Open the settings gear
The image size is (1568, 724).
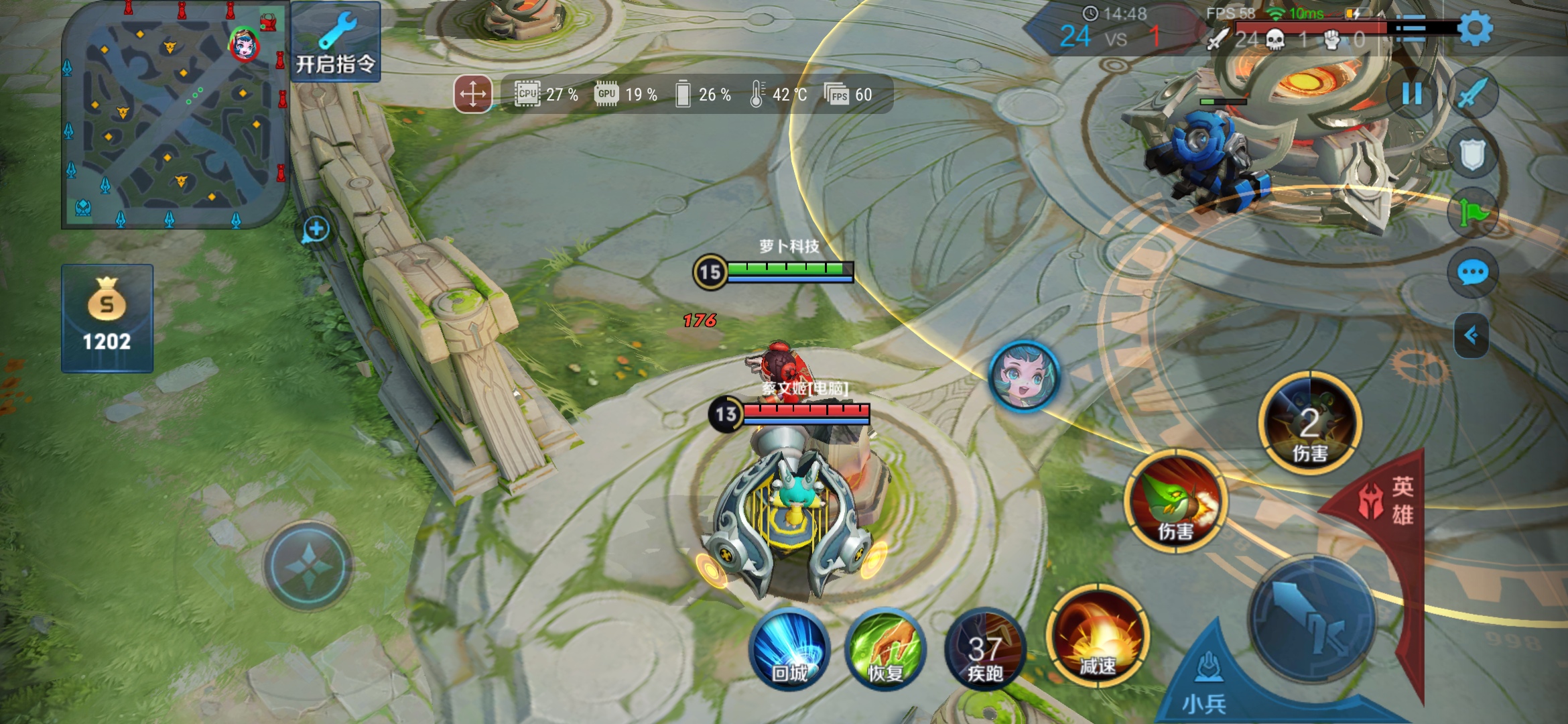(1475, 29)
